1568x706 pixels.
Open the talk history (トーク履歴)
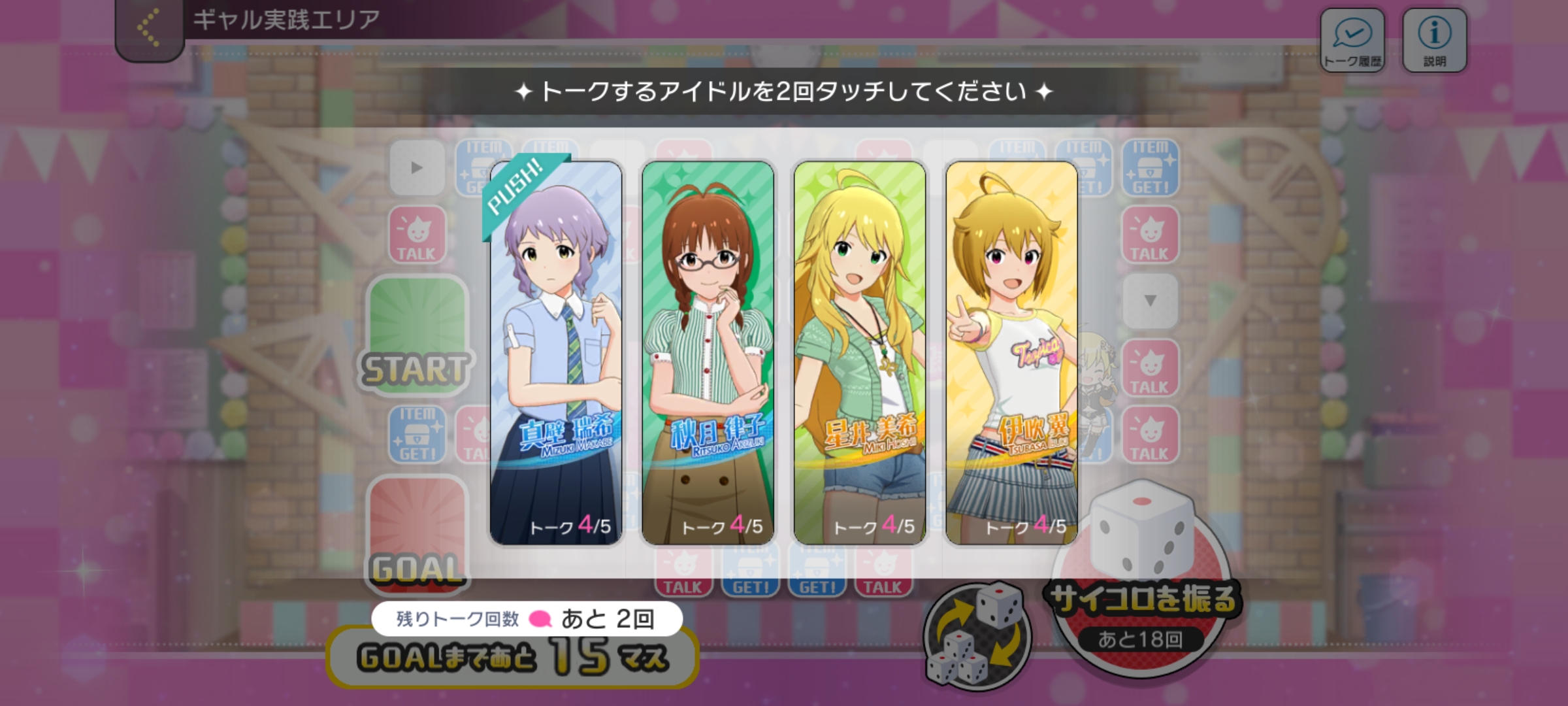point(1352,41)
